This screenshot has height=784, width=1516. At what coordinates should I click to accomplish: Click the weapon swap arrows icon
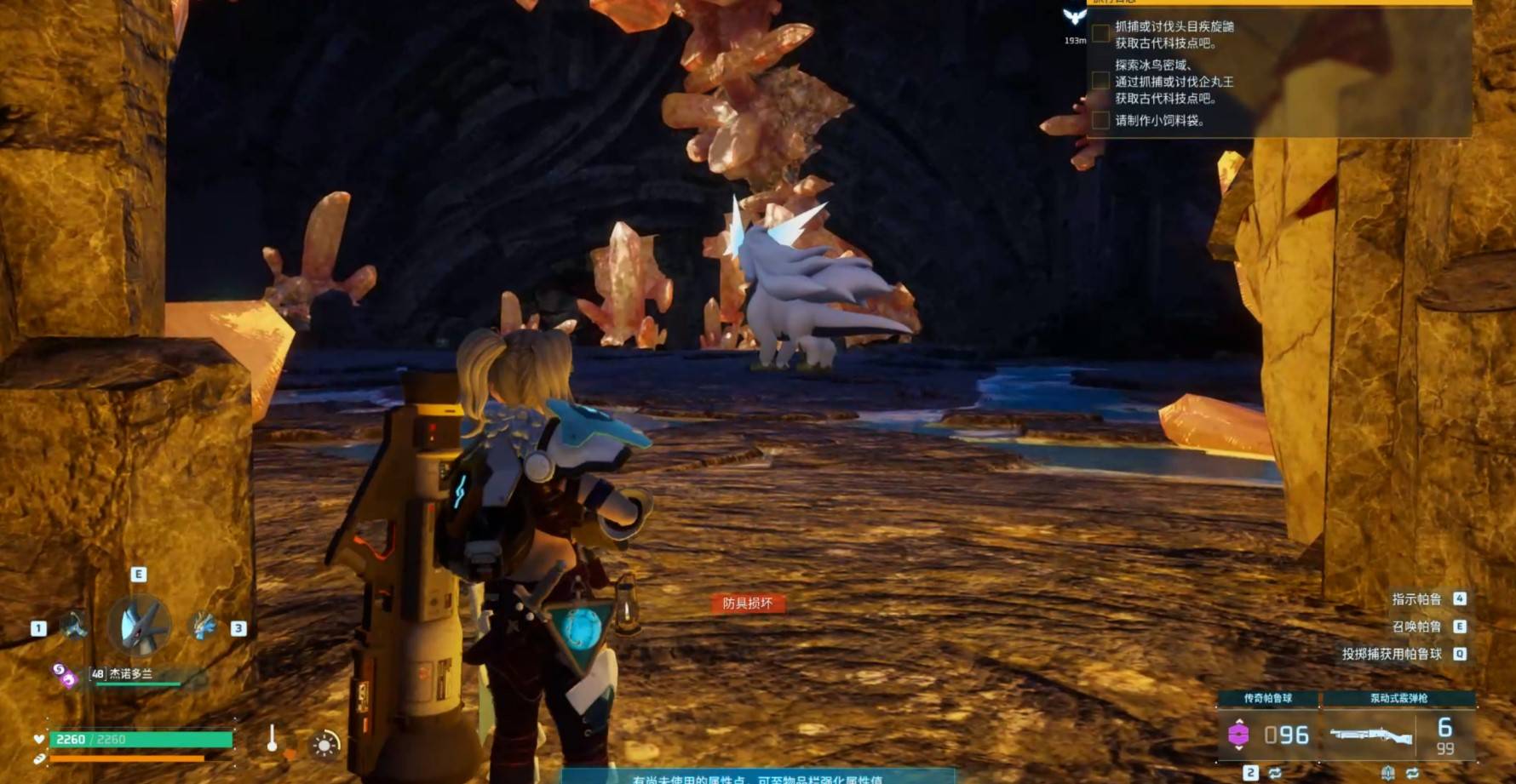1412,773
